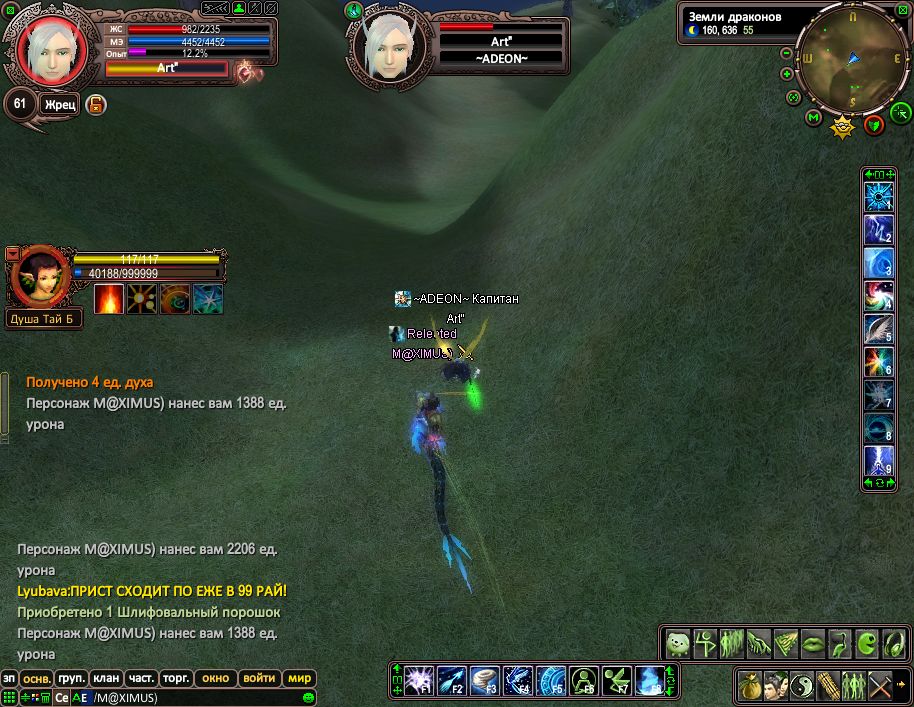Use the tornado skill in slot F3
The image size is (914, 707).
(484, 681)
